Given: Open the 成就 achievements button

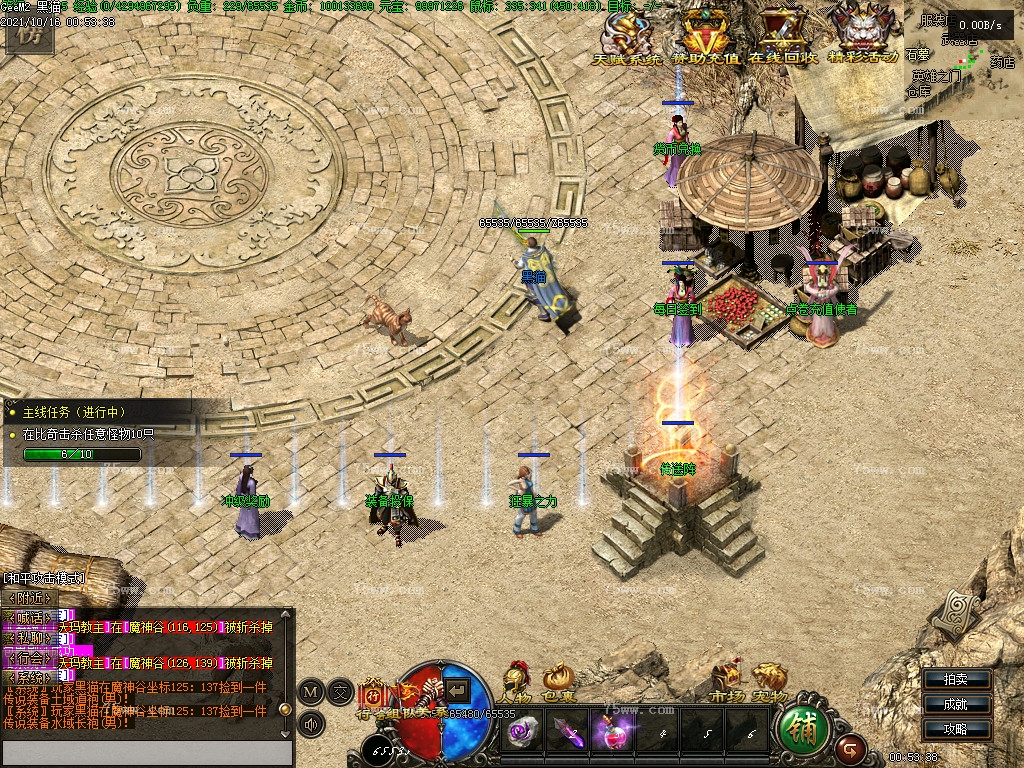Looking at the screenshot, I should tap(955, 705).
